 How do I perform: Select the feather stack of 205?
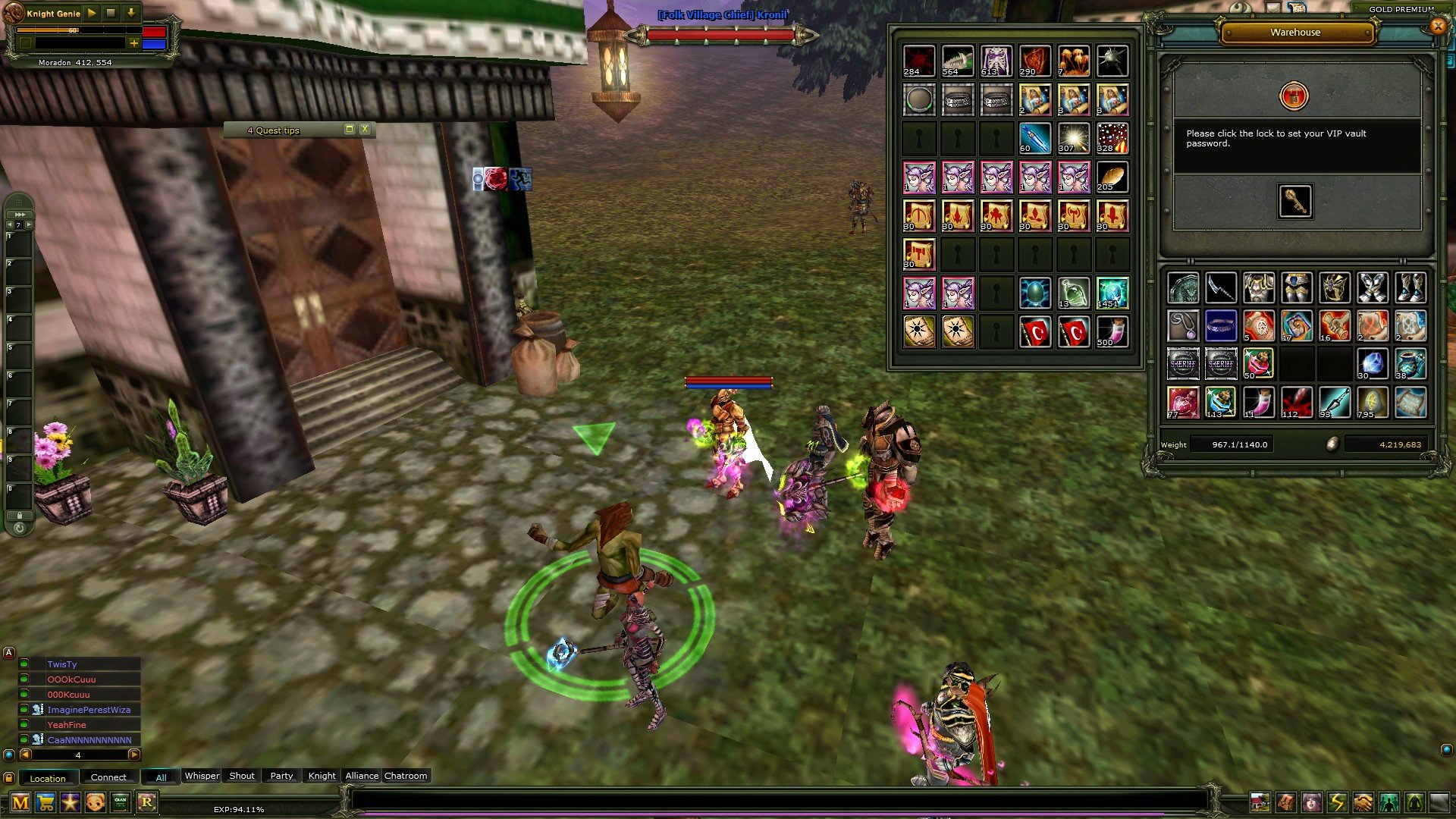[x=1112, y=177]
